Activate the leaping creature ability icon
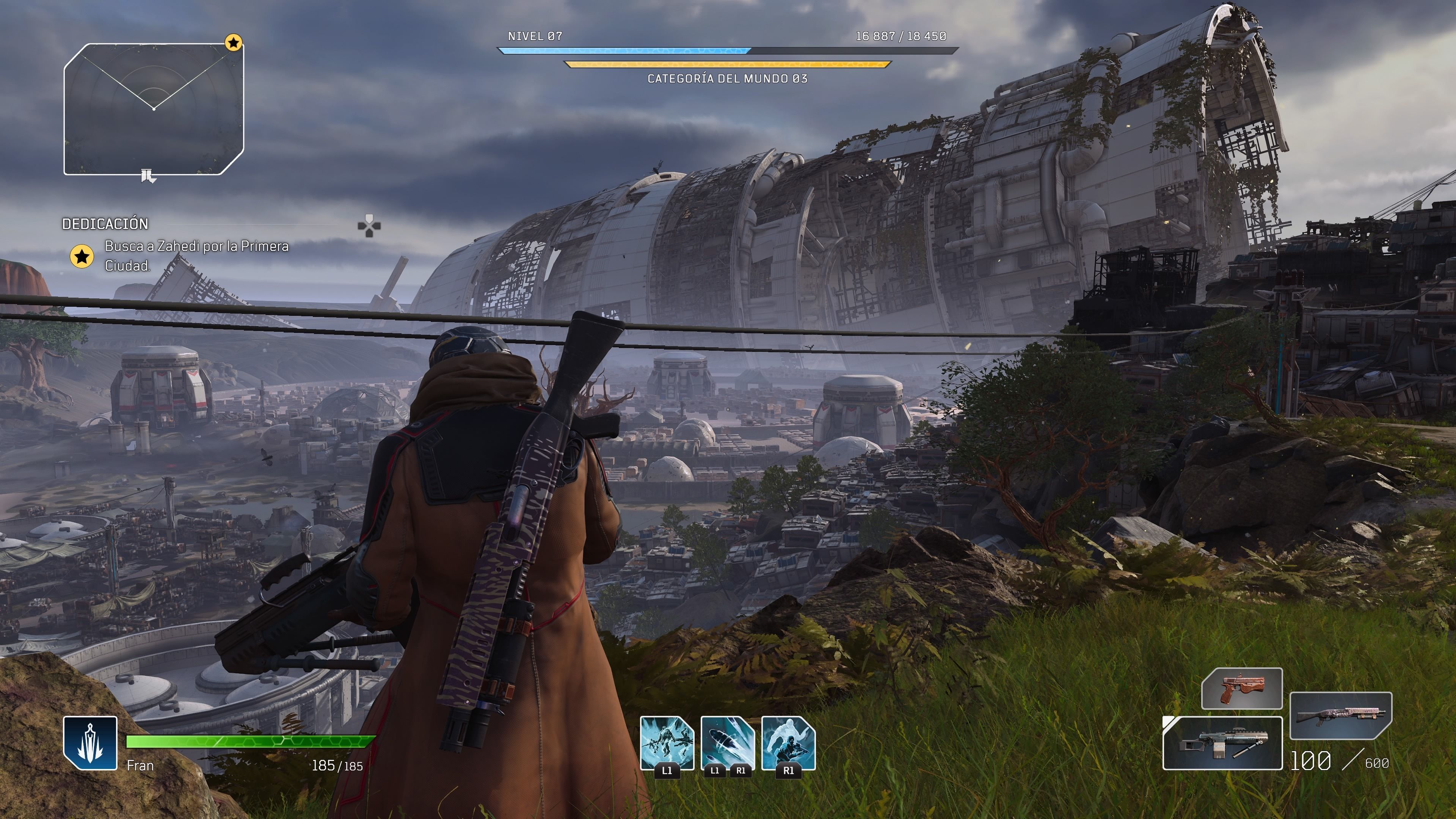Image resolution: width=1456 pixels, height=819 pixels. (x=667, y=743)
